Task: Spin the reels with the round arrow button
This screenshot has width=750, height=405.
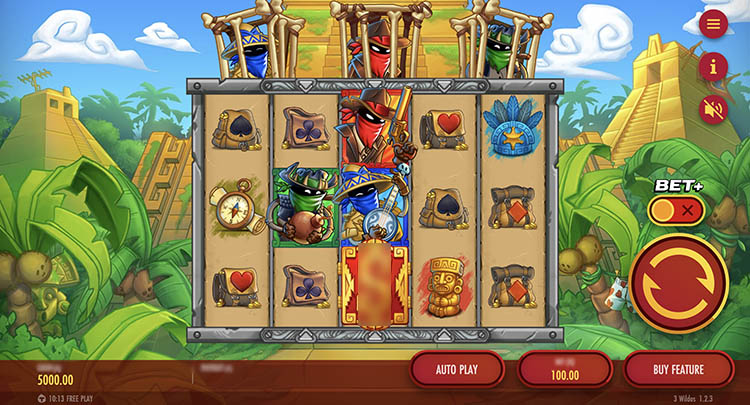Action: (x=679, y=284)
